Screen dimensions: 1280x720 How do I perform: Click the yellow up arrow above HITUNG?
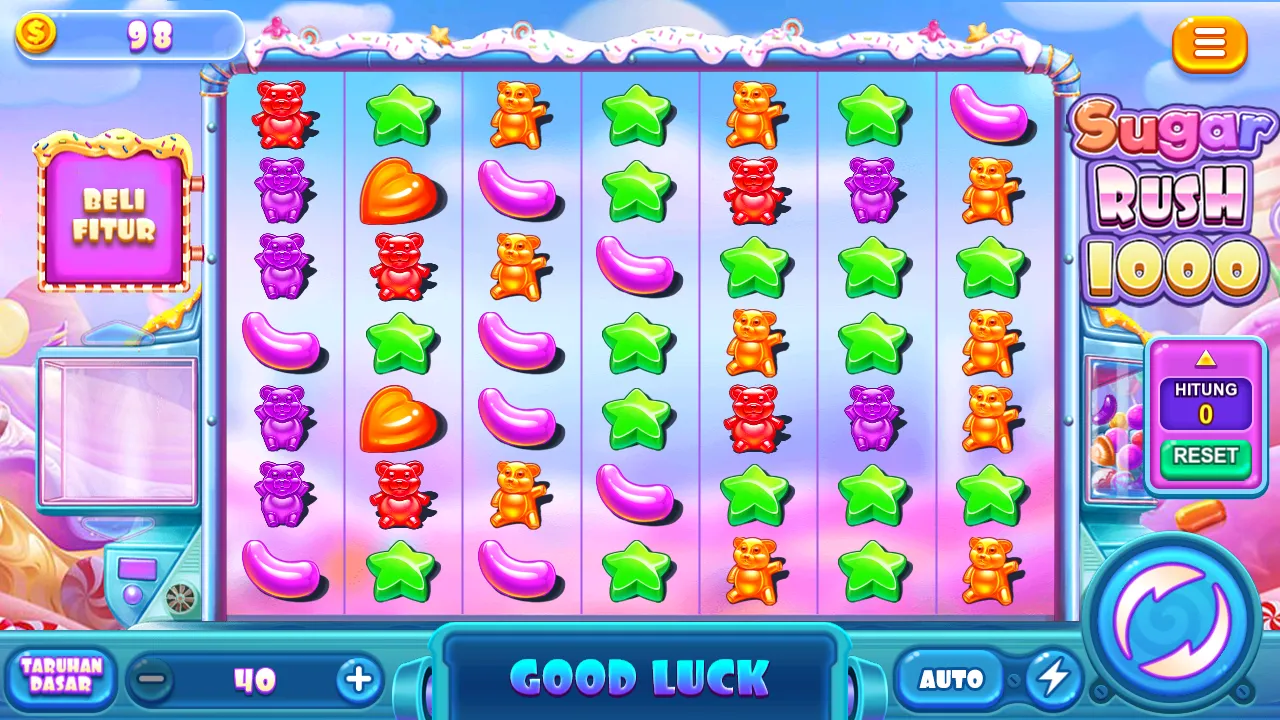click(x=1205, y=357)
